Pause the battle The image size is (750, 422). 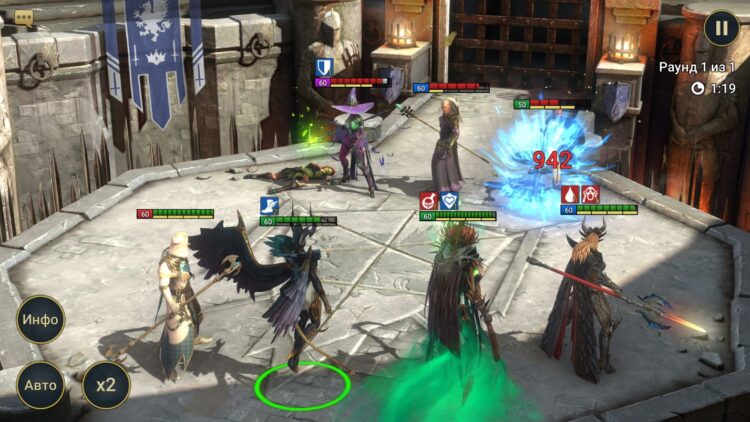pos(721,27)
